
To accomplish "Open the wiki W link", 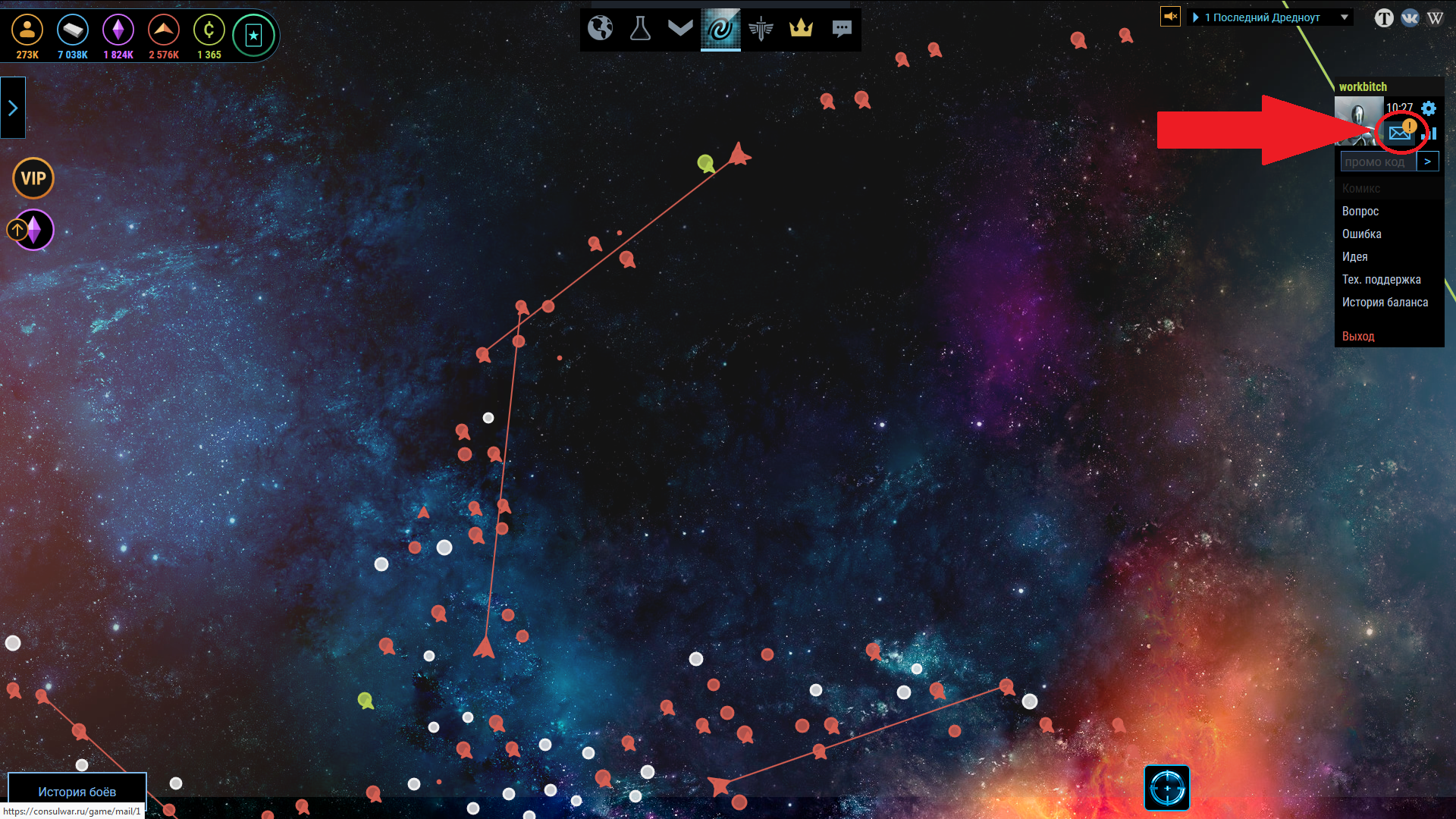I will click(x=1435, y=17).
